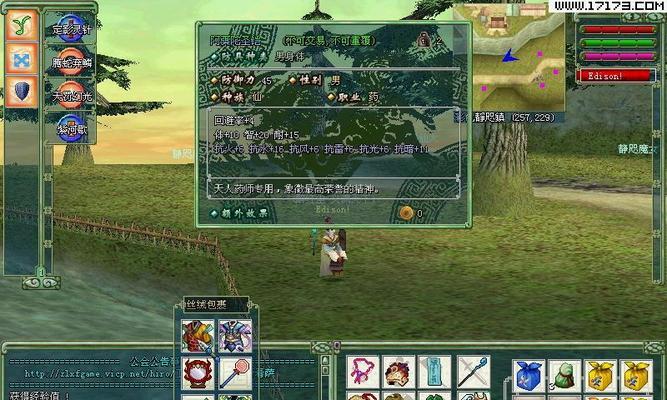Click the blue shield icon in the left sidebar

click(21, 92)
